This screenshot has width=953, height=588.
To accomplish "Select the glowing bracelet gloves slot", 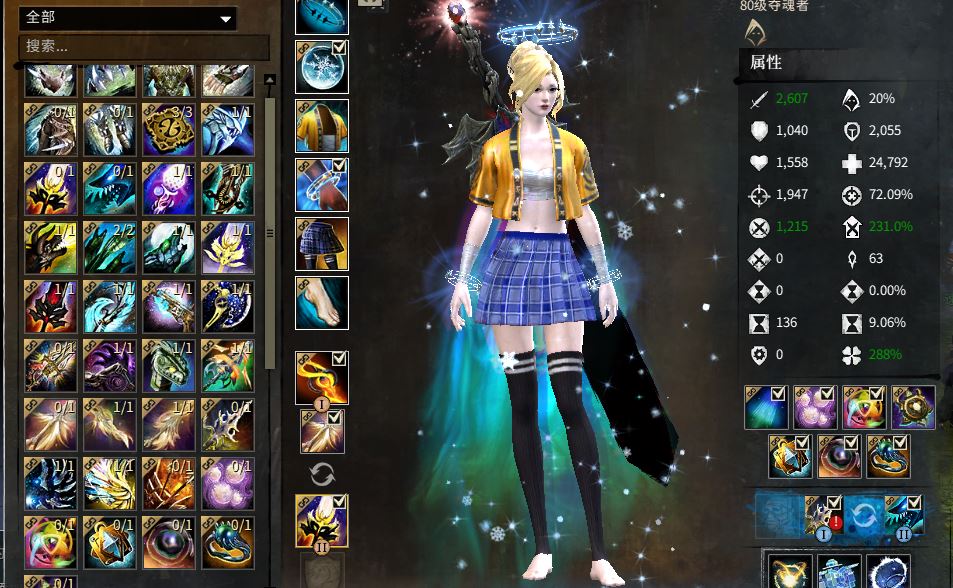I will point(322,185).
